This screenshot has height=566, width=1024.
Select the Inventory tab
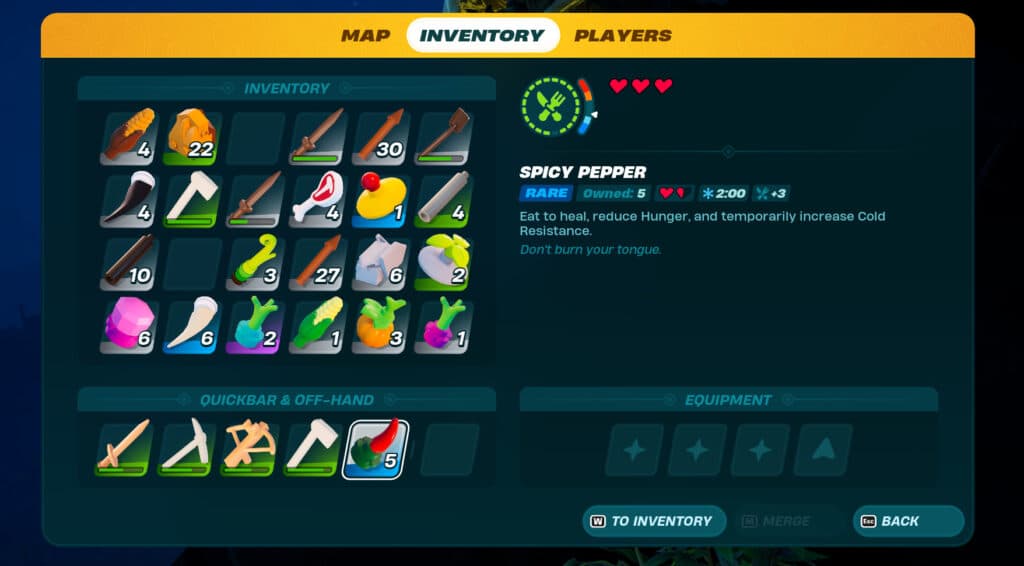tap(482, 36)
